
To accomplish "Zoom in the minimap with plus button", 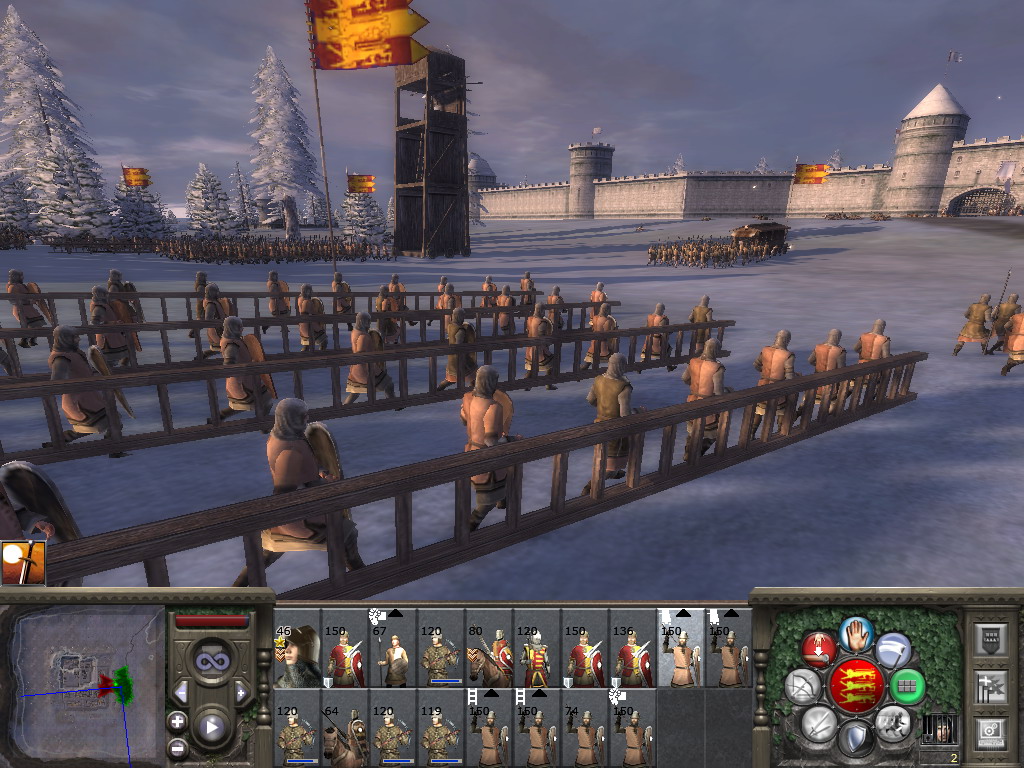I will tap(177, 720).
